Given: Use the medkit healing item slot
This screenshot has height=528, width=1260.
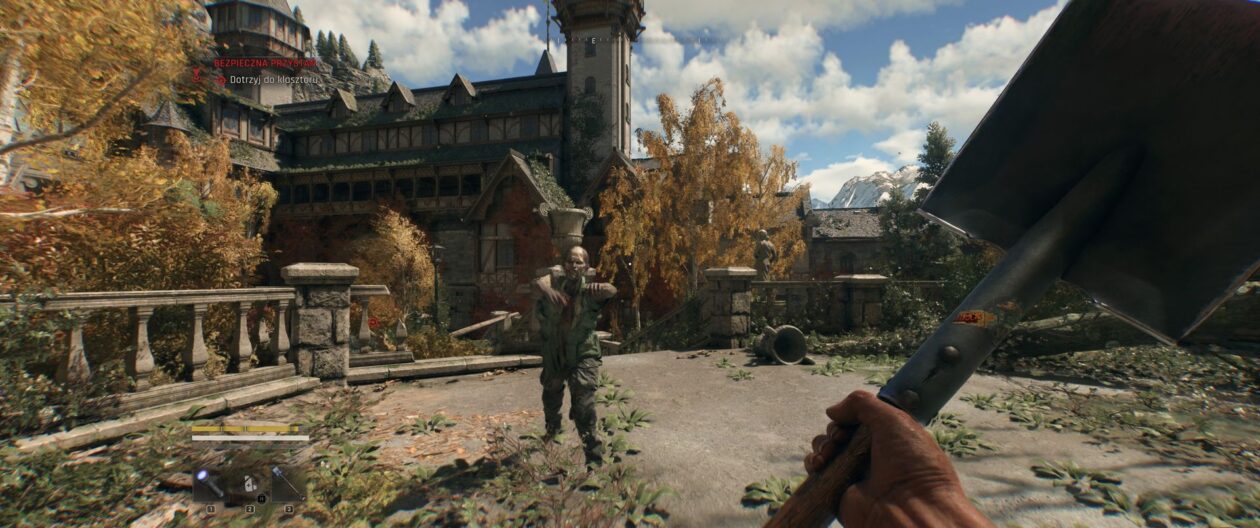Looking at the screenshot, I should [x=249, y=484].
